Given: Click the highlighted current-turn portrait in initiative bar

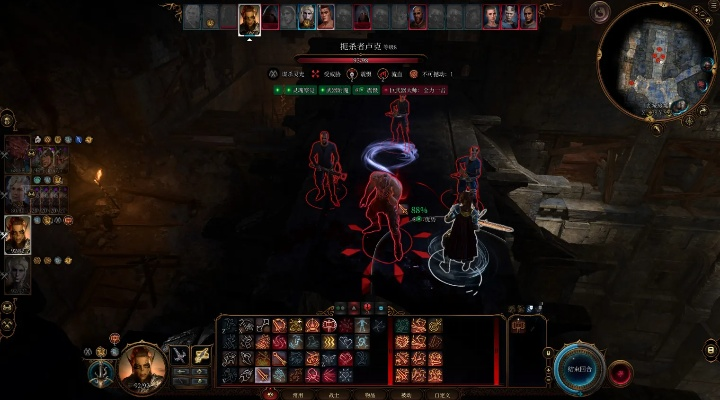Looking at the screenshot, I should (x=249, y=17).
